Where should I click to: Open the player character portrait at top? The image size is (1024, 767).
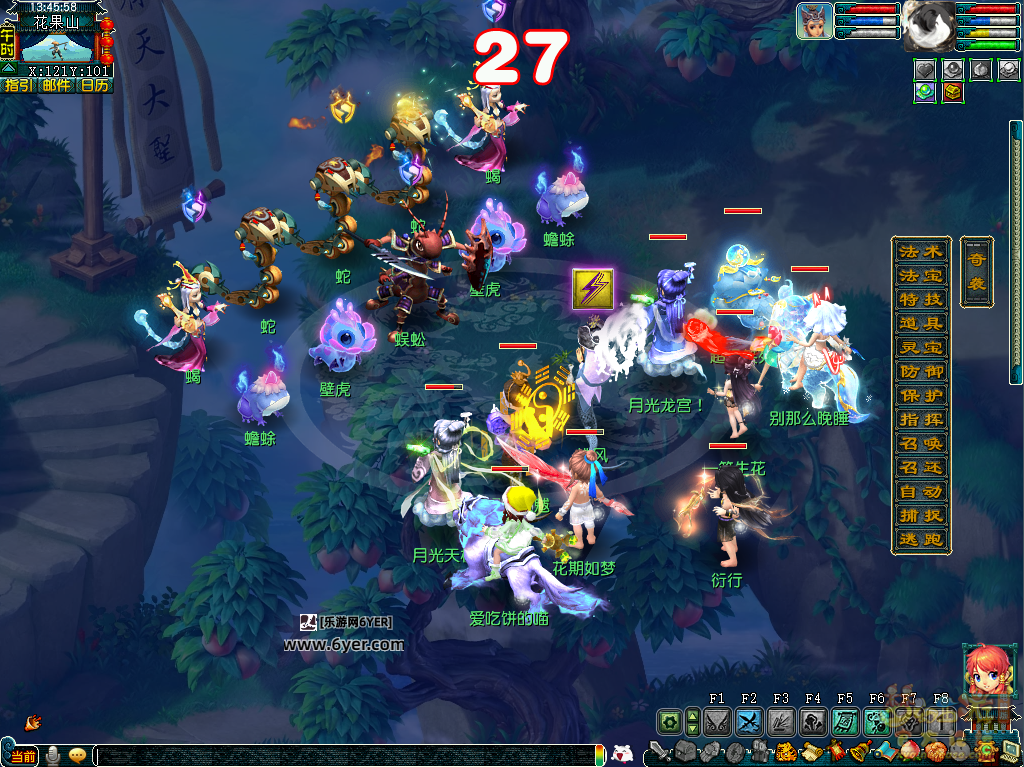(x=814, y=21)
